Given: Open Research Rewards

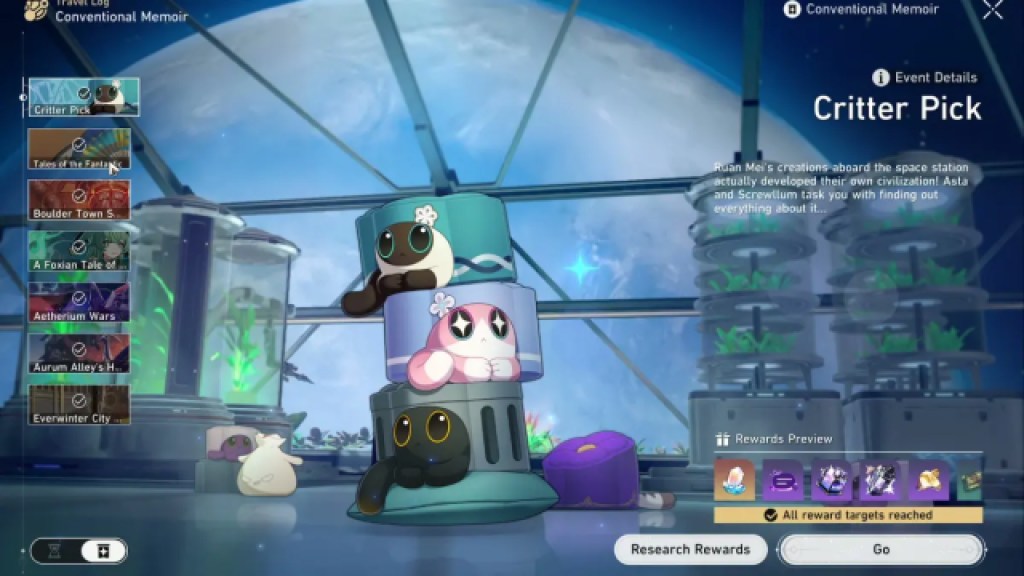Looking at the screenshot, I should pos(690,549).
